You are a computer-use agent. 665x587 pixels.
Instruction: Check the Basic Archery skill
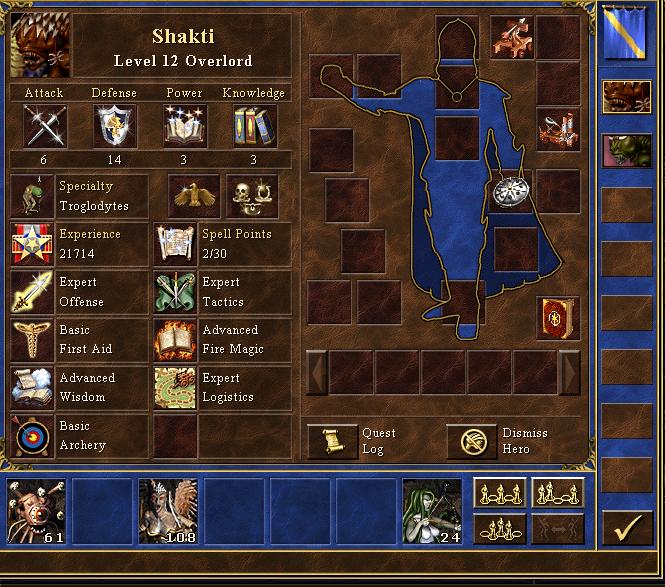coord(30,435)
